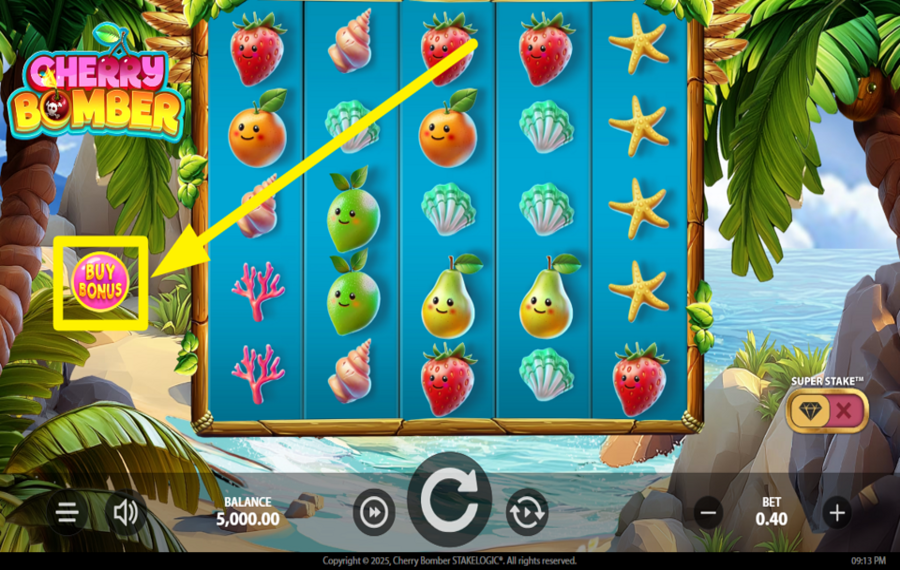
Task: Toggle the sound speaker icon
Action: click(x=126, y=514)
